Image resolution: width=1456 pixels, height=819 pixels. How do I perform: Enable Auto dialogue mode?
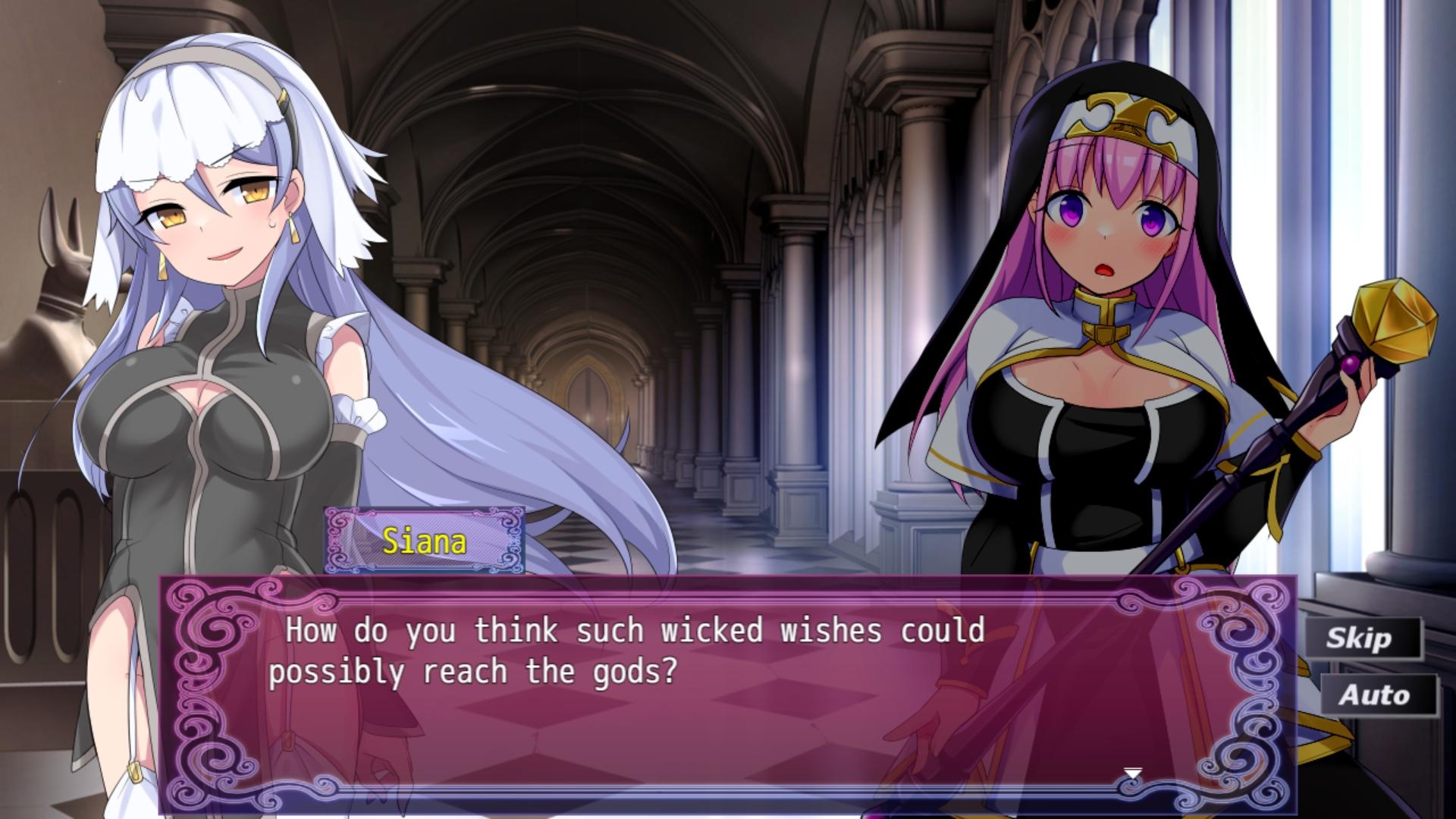(x=1378, y=695)
